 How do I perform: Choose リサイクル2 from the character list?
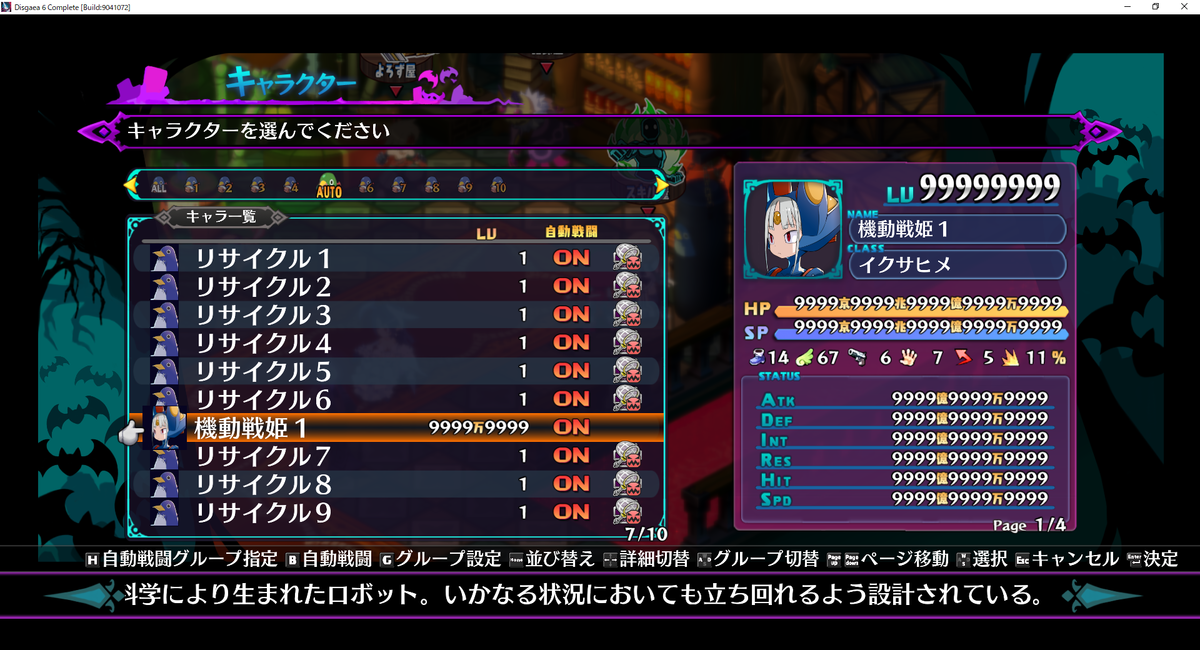click(x=263, y=286)
